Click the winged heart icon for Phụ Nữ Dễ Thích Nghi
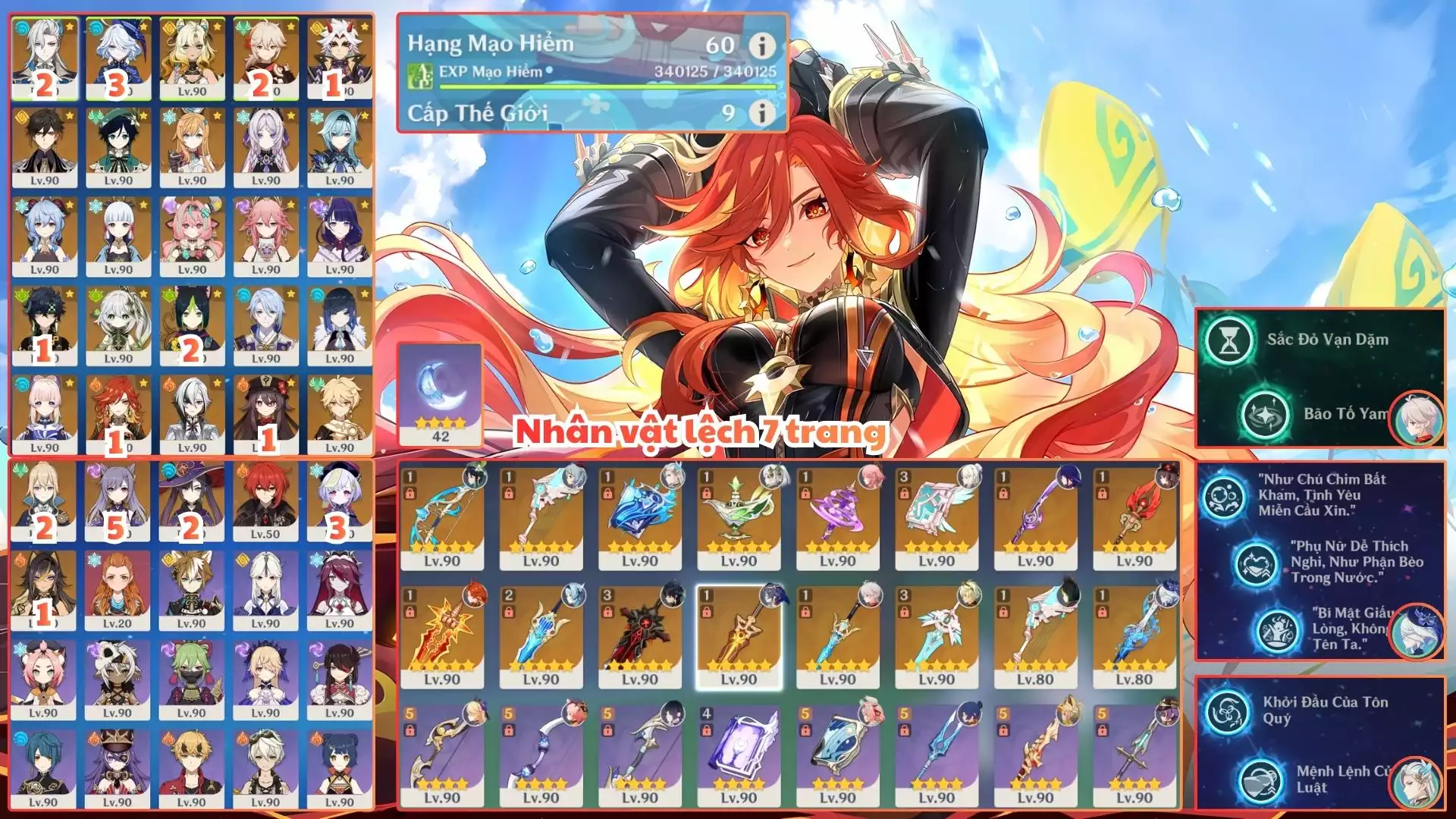This screenshot has height=819, width=1456. point(1256,563)
